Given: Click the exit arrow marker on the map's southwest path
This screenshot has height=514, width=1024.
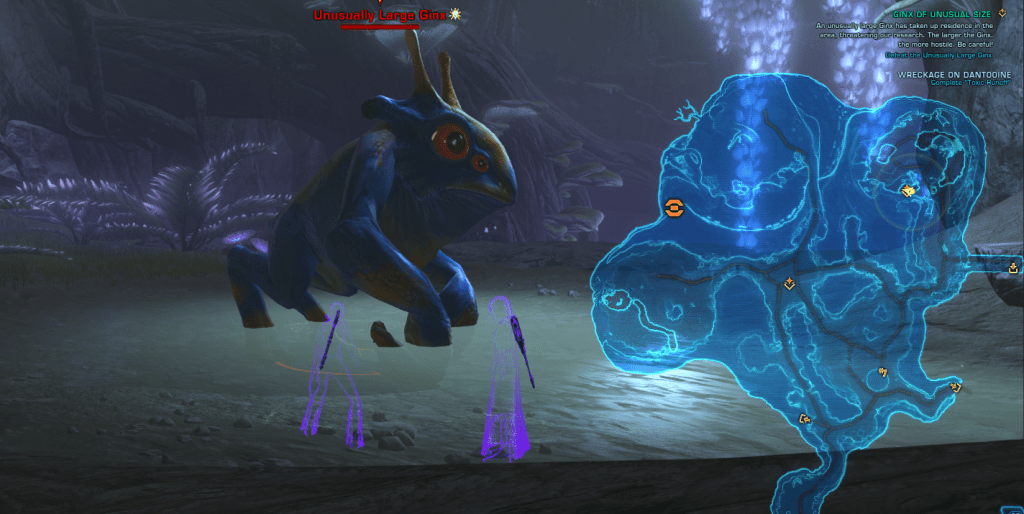Looking at the screenshot, I should (803, 420).
